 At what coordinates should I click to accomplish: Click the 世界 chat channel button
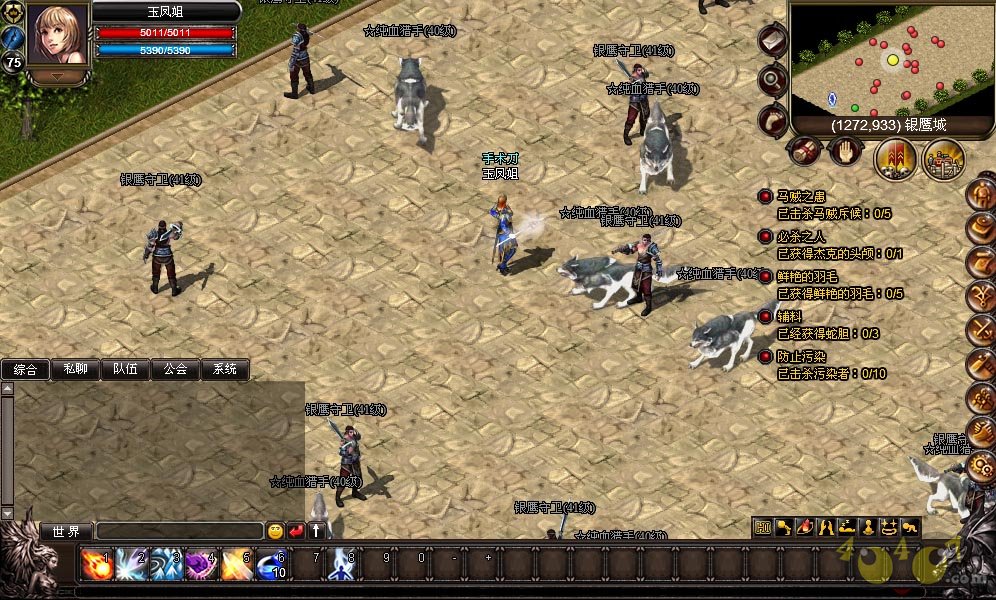tap(66, 532)
